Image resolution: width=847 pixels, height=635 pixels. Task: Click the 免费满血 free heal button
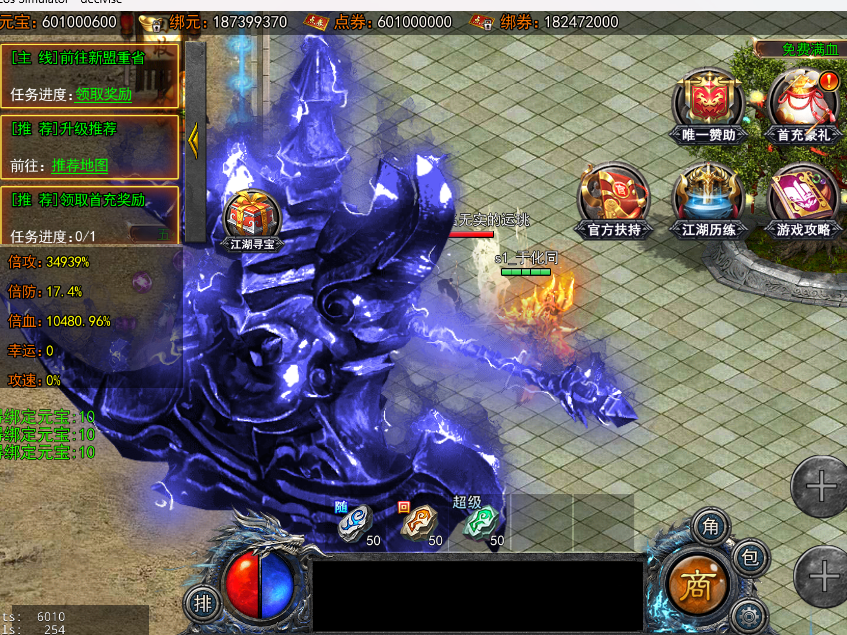802,49
